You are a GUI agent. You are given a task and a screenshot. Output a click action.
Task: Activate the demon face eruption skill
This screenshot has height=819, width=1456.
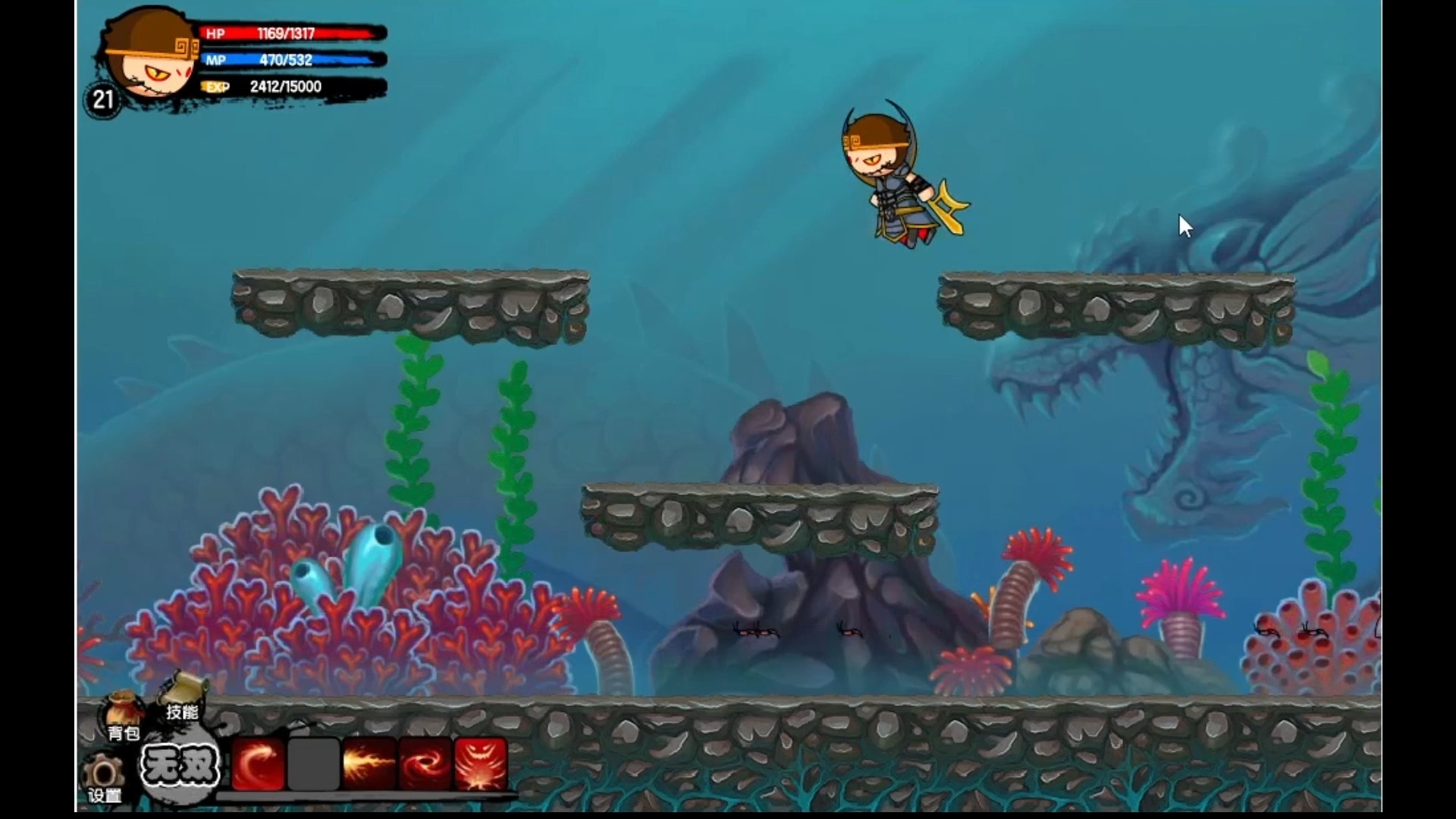click(480, 764)
